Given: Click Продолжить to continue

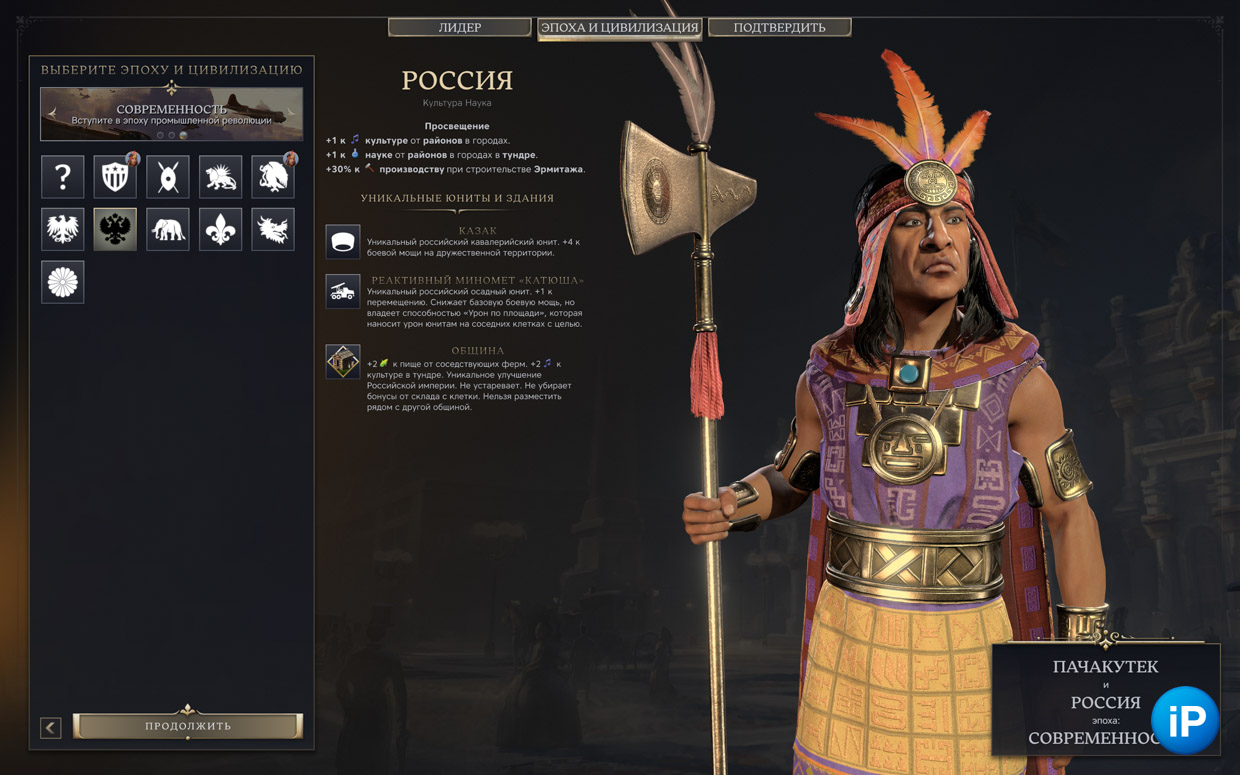Looking at the screenshot, I should pyautogui.click(x=188, y=726).
